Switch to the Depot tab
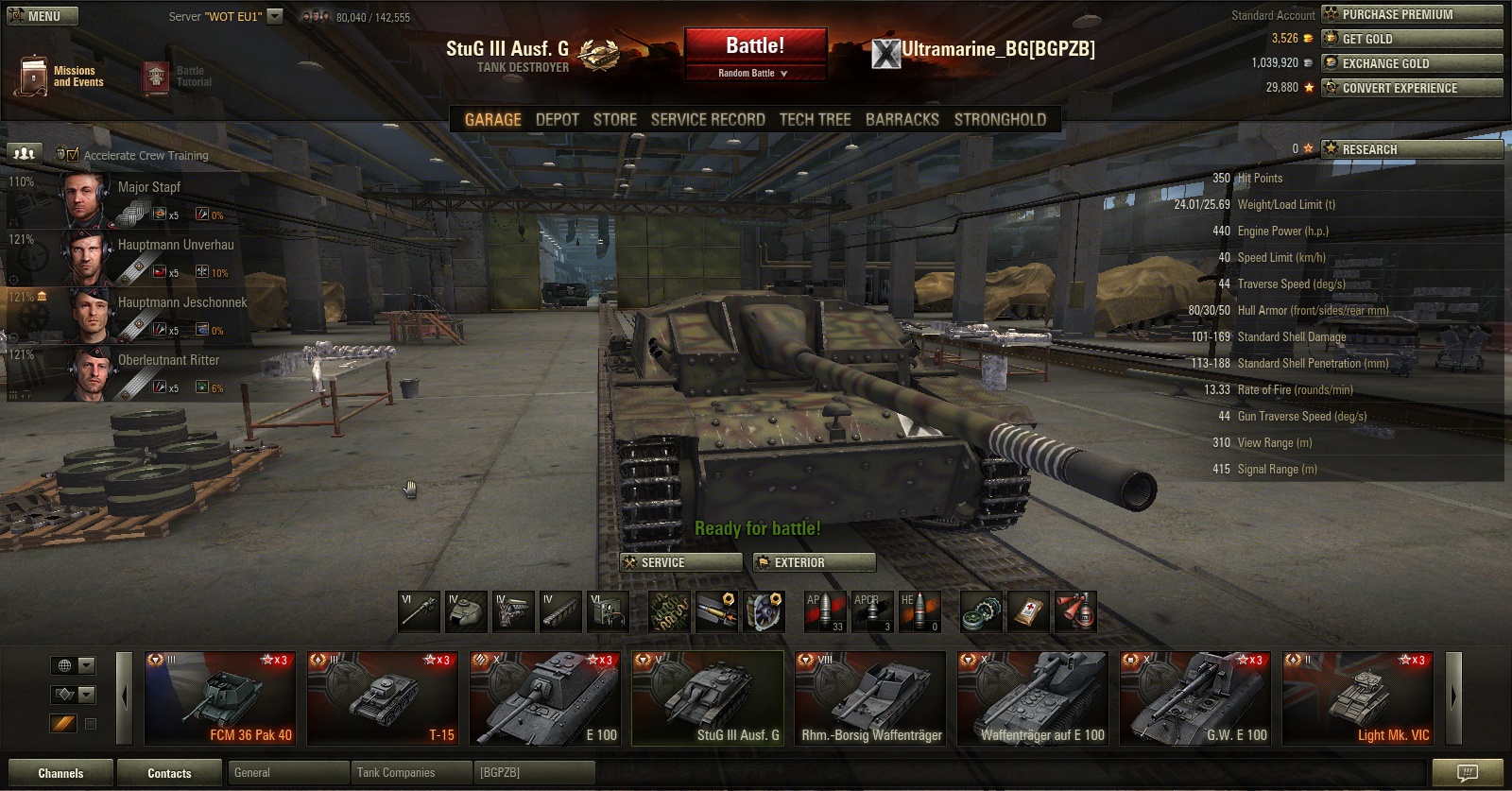The width and height of the screenshot is (1512, 791). point(557,120)
